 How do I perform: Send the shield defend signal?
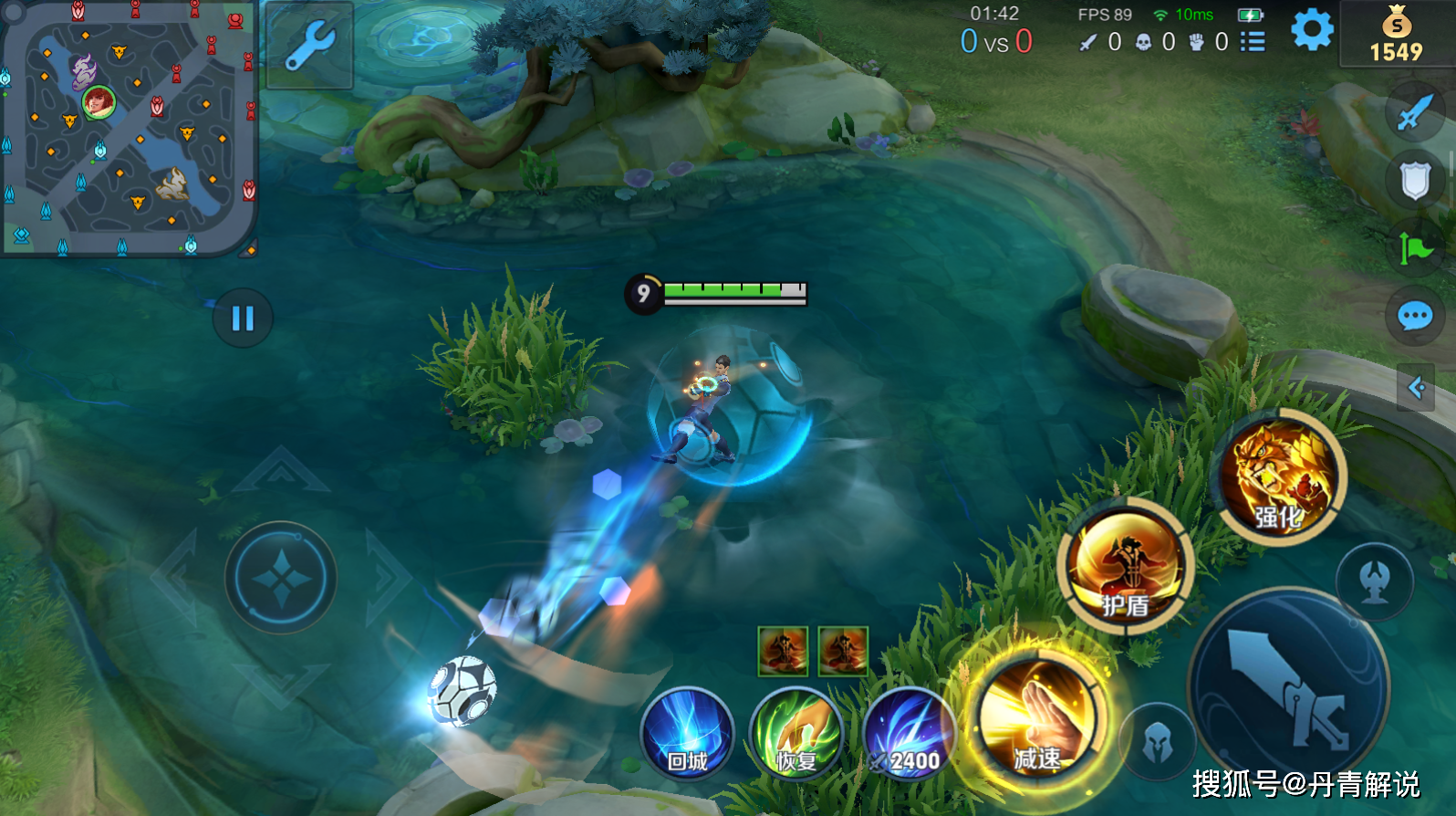pos(1415,181)
